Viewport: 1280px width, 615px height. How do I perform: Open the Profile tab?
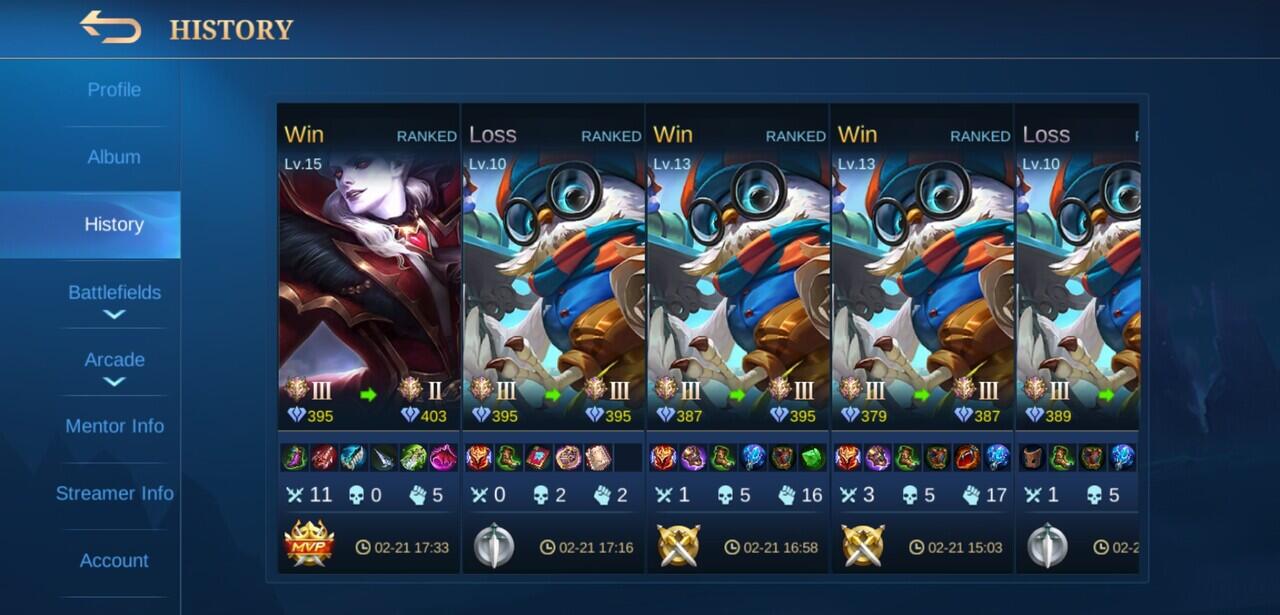coord(114,90)
